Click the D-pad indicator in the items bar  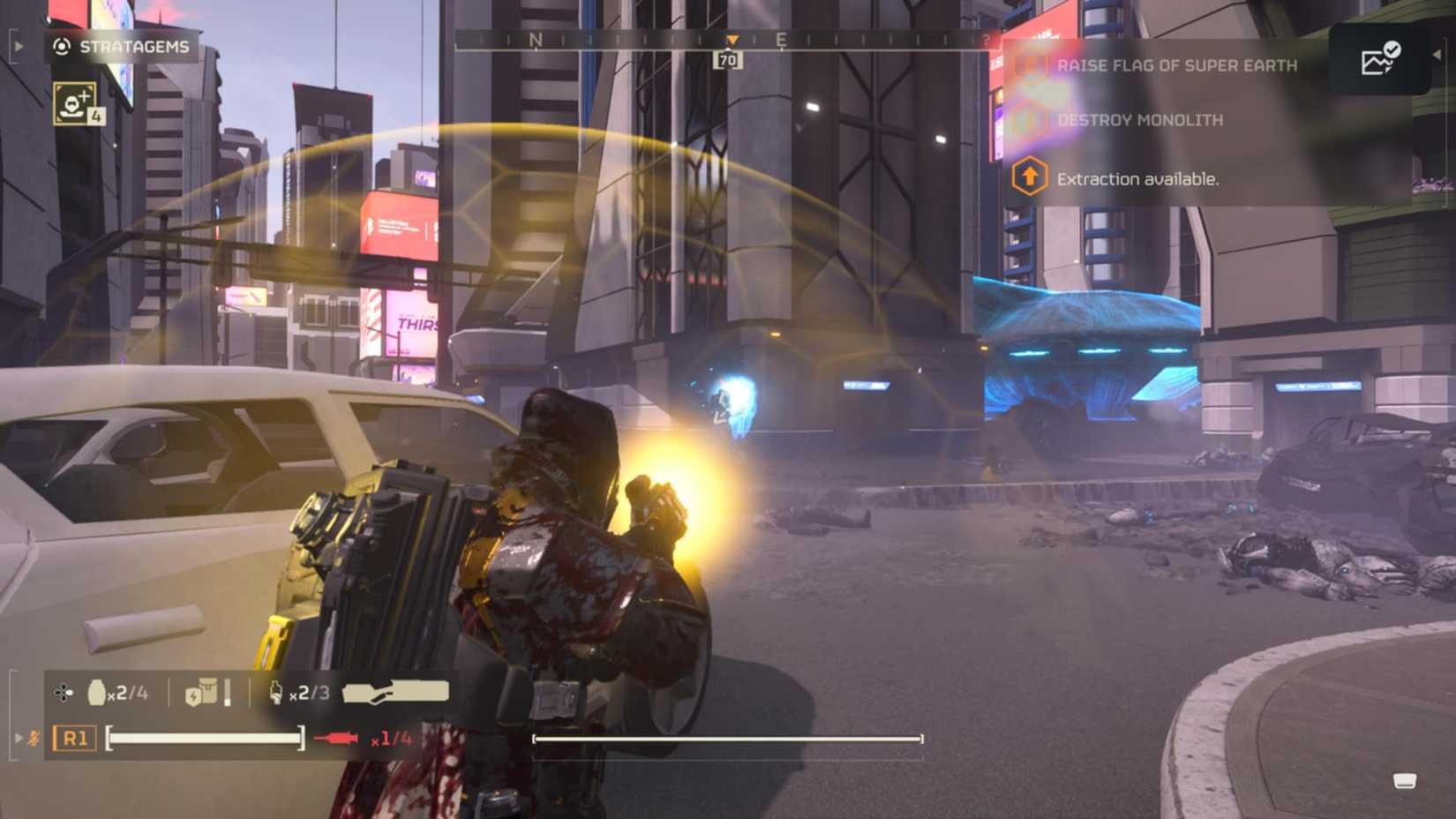point(64,694)
